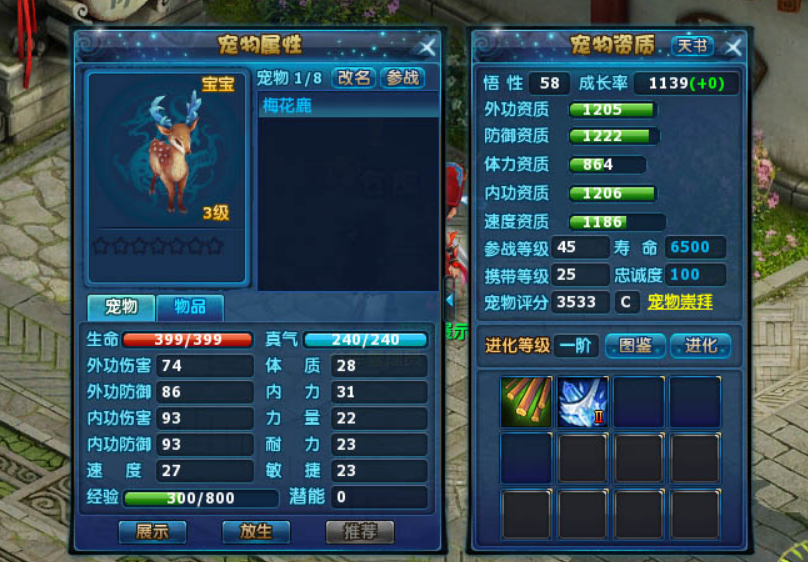Click the 参战 join battle button
The width and height of the screenshot is (808, 562).
click(402, 78)
